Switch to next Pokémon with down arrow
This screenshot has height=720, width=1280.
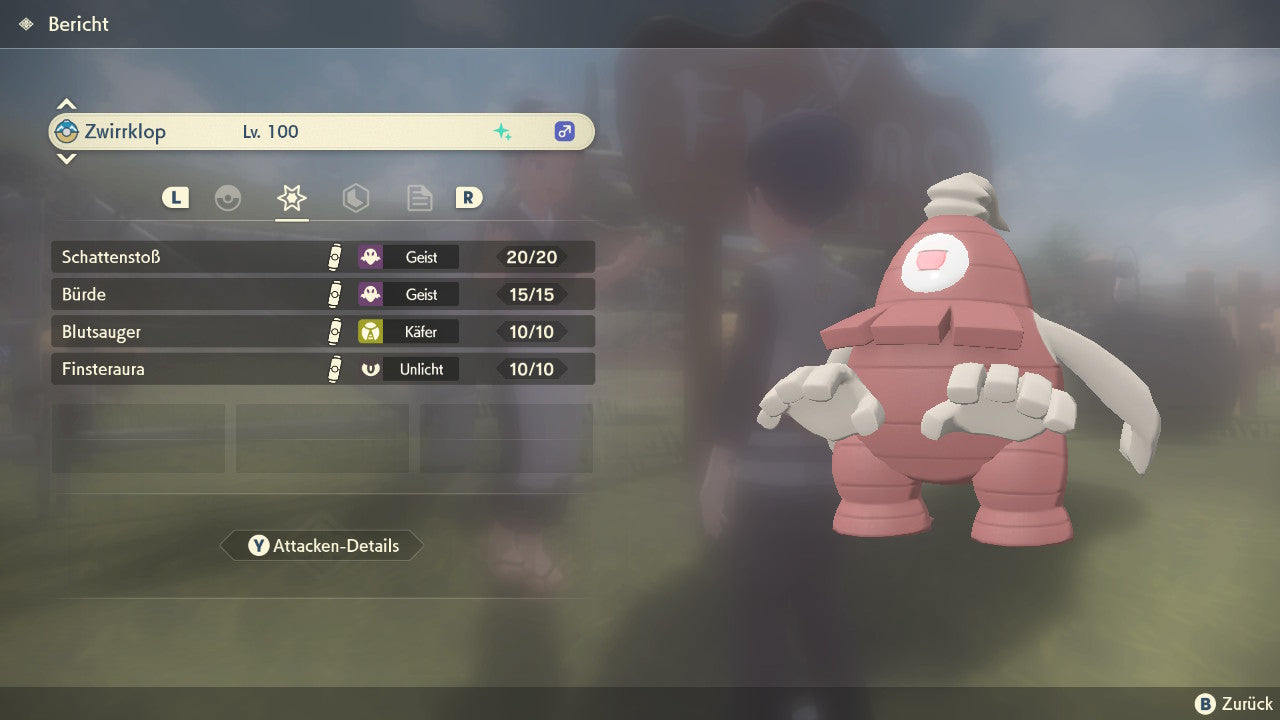[66, 158]
